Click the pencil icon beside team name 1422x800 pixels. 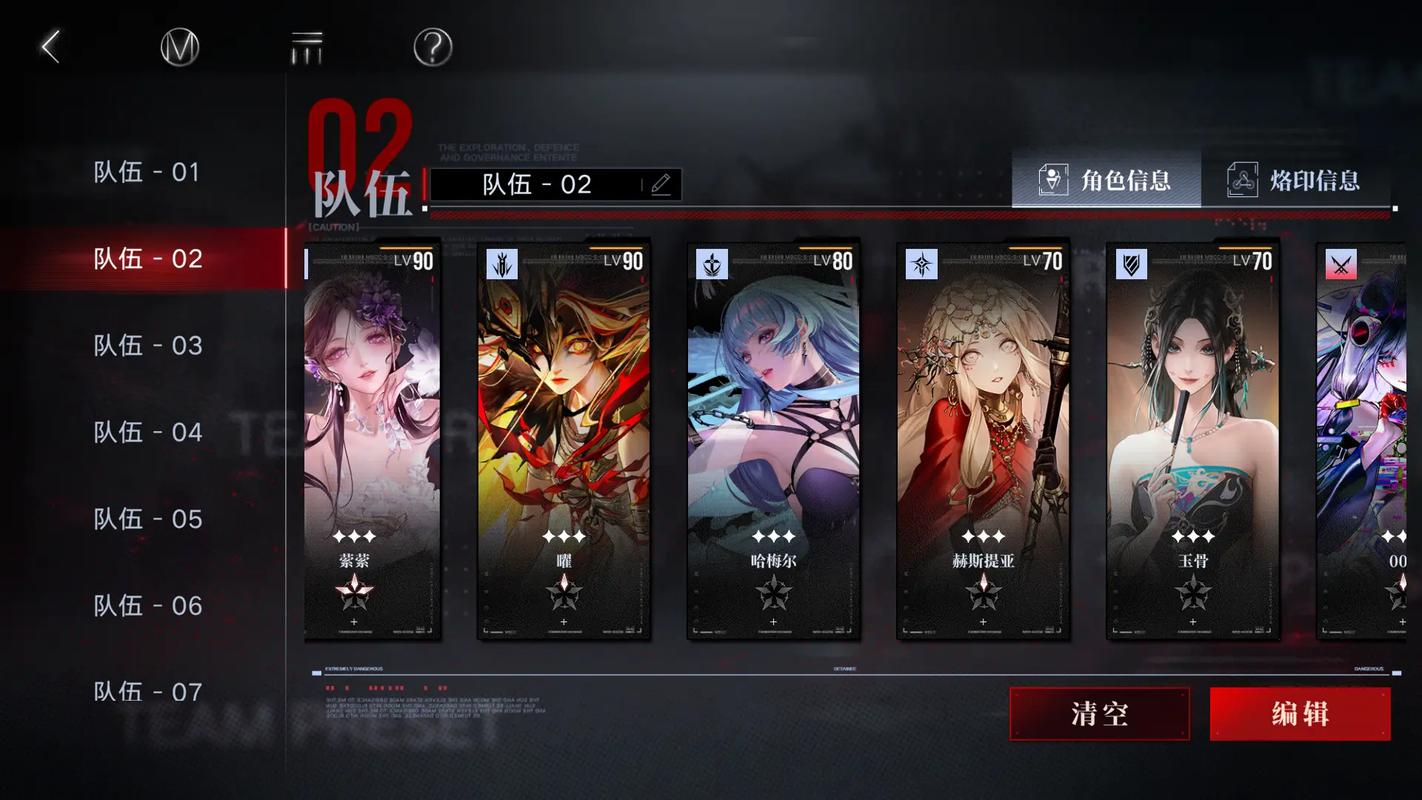pyautogui.click(x=660, y=185)
